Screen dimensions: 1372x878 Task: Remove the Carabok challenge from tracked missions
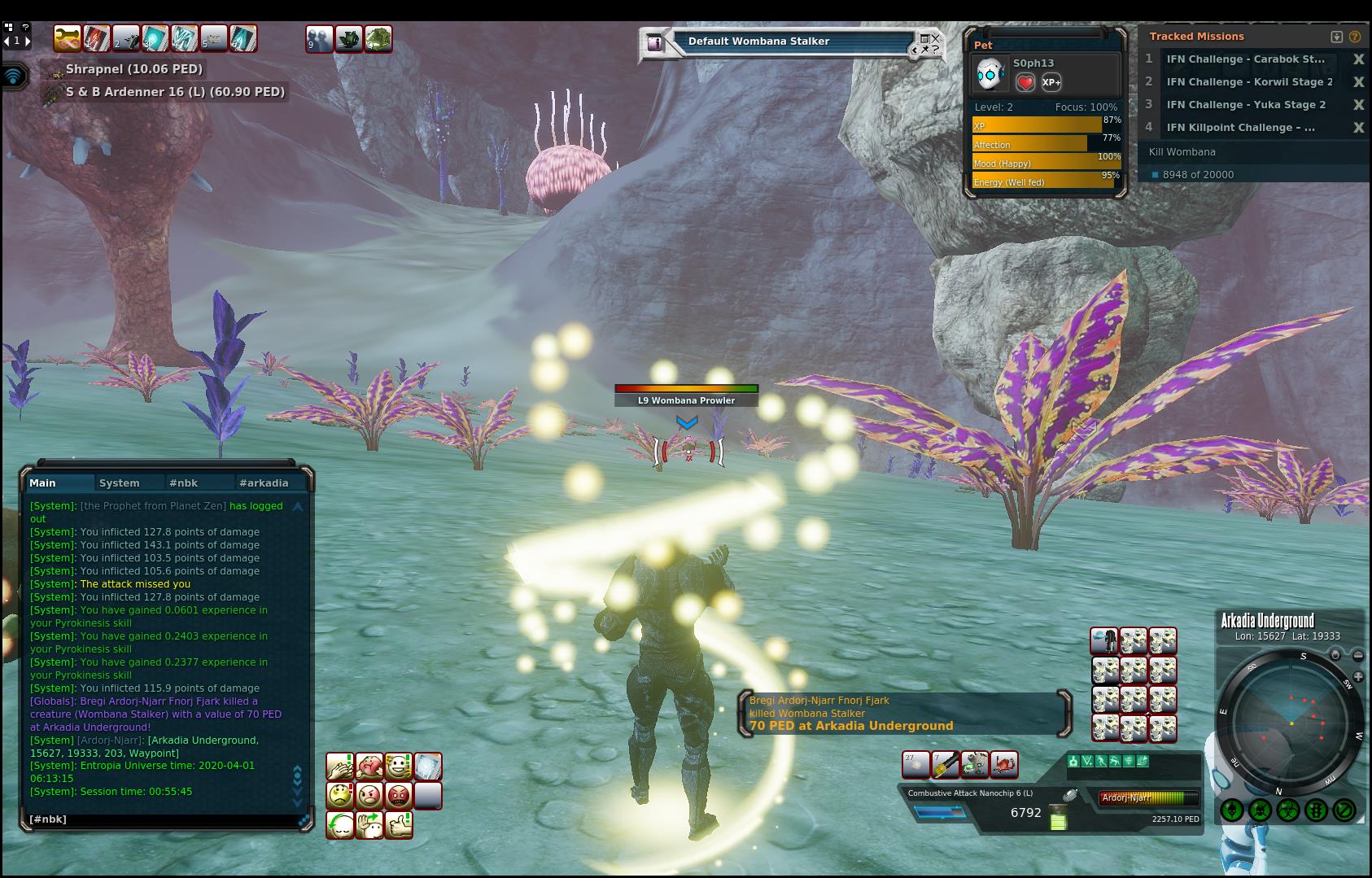[1358, 59]
